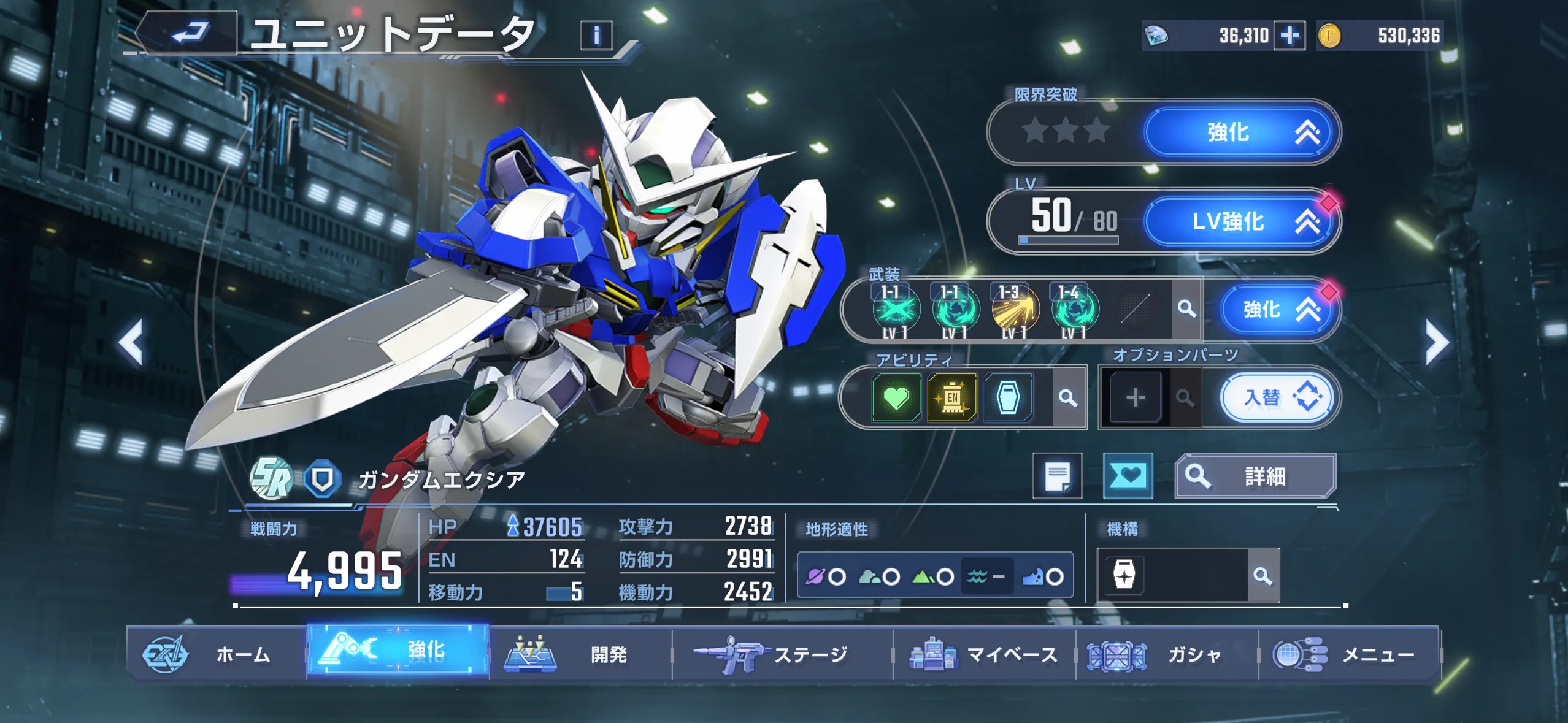
Task: Go back using the return arrow button
Action: tap(190, 33)
